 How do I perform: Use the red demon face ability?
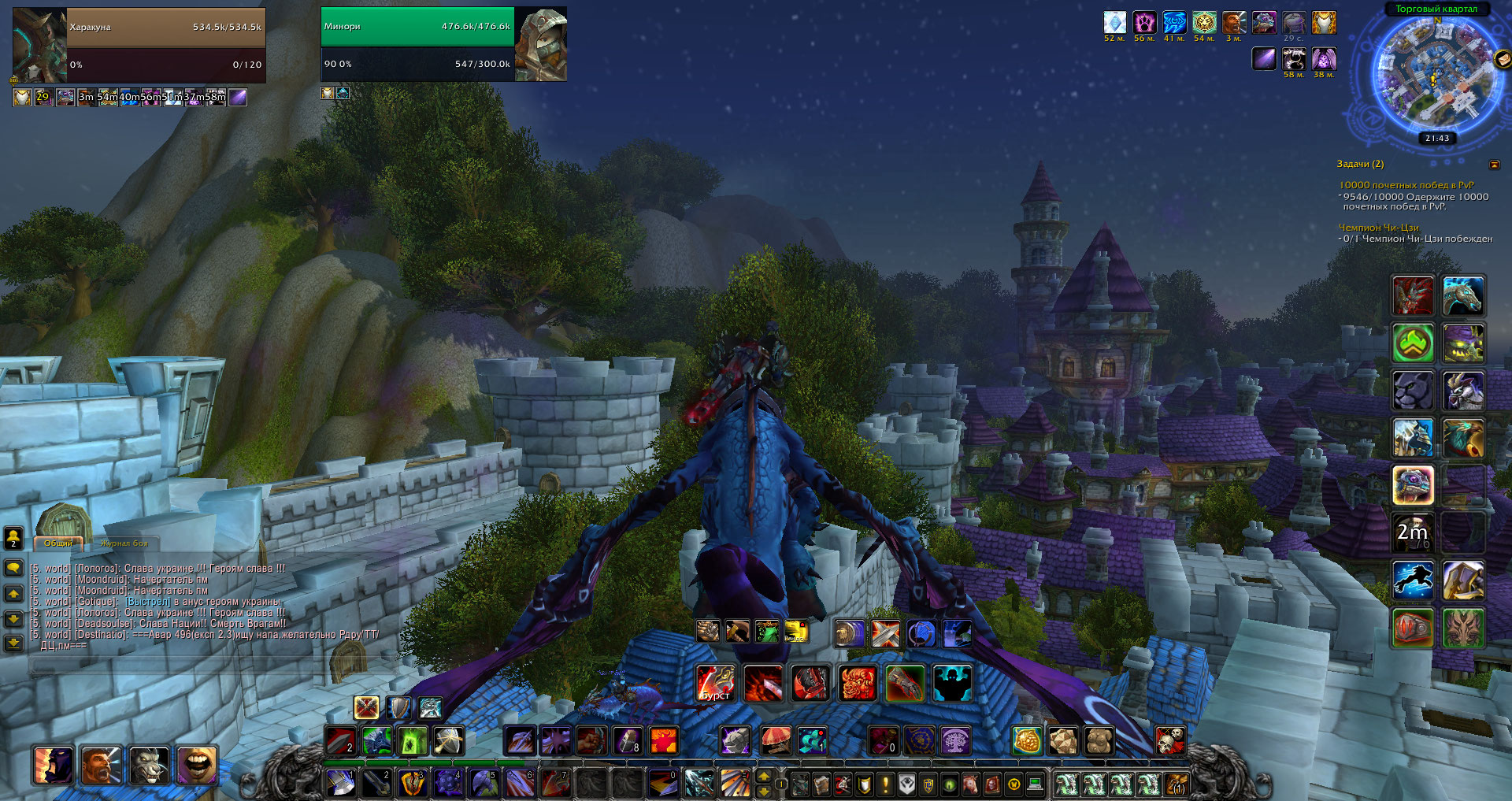(857, 683)
